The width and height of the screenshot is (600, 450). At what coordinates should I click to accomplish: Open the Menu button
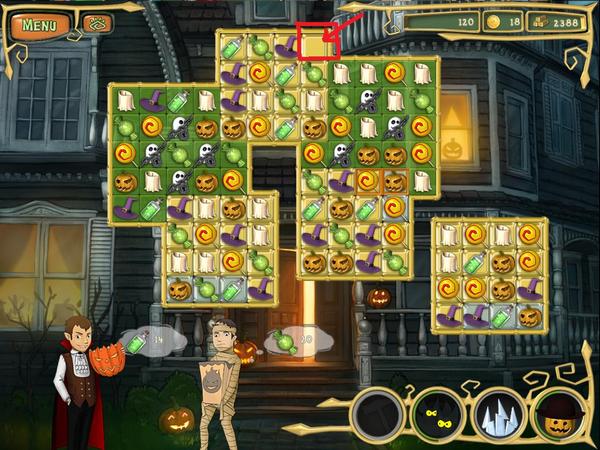pos(39,24)
